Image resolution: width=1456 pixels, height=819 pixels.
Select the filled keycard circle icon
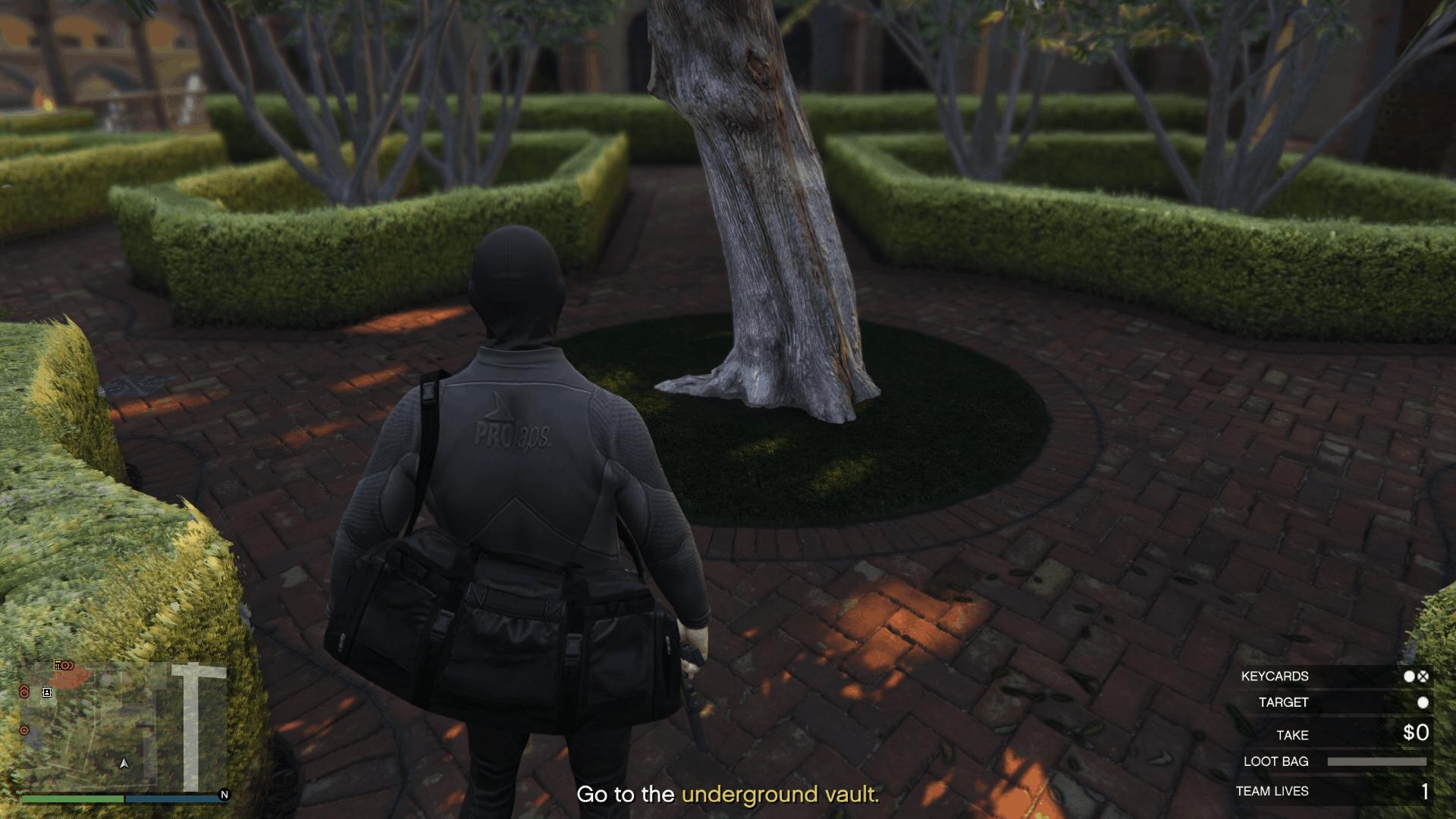1408,677
